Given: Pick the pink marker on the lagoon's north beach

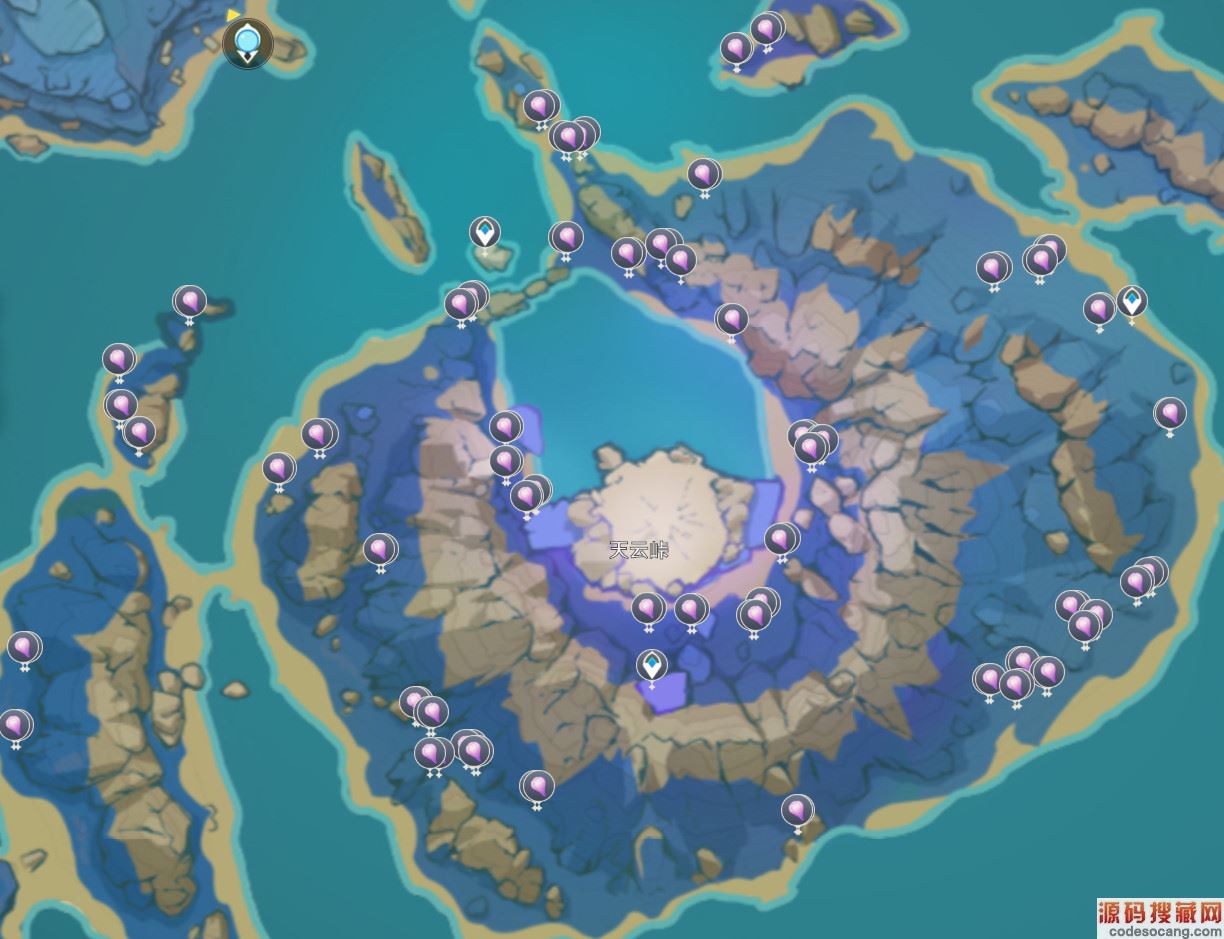Looking at the screenshot, I should click(732, 320).
